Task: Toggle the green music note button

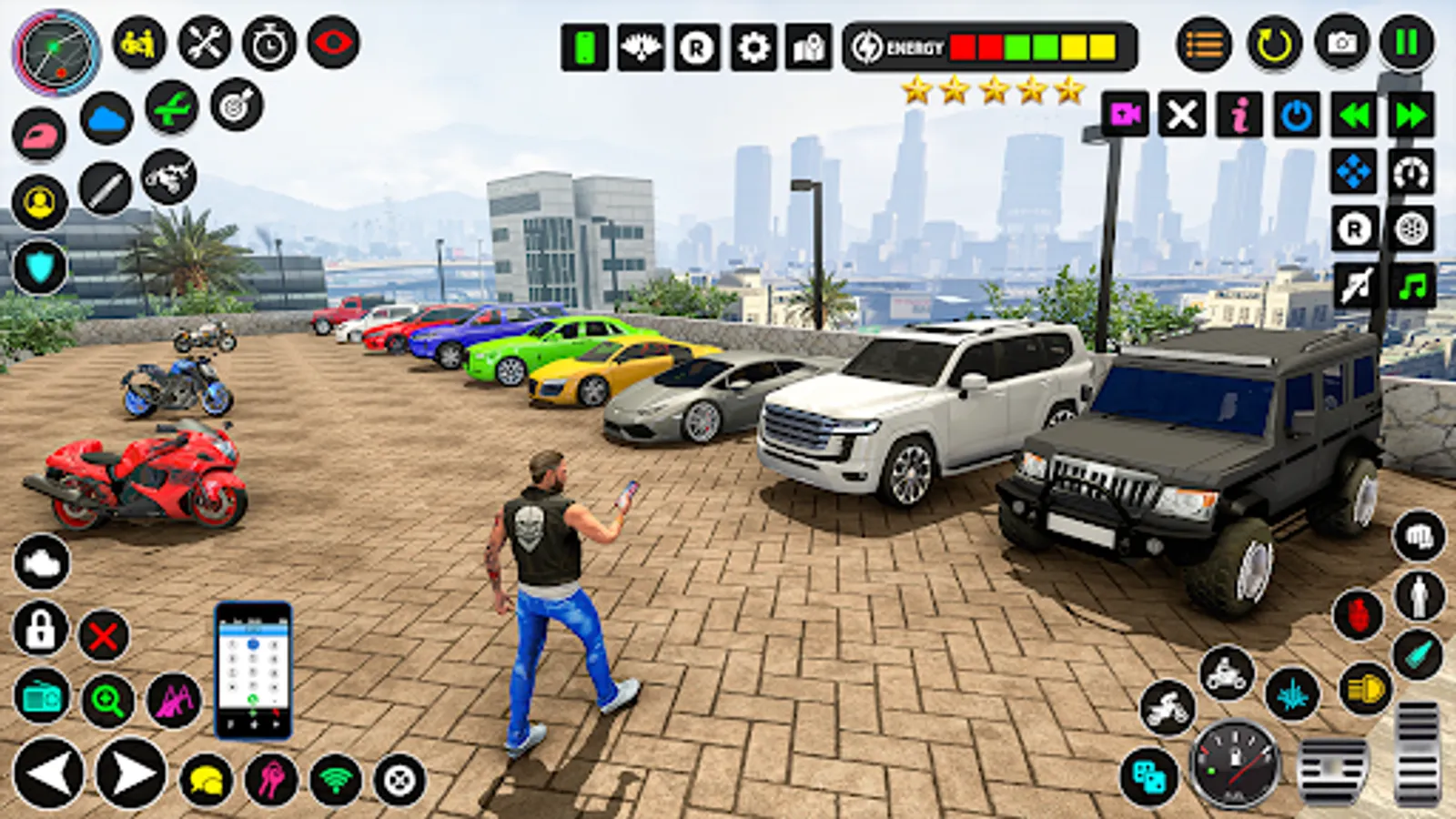Action: pos(1411,287)
